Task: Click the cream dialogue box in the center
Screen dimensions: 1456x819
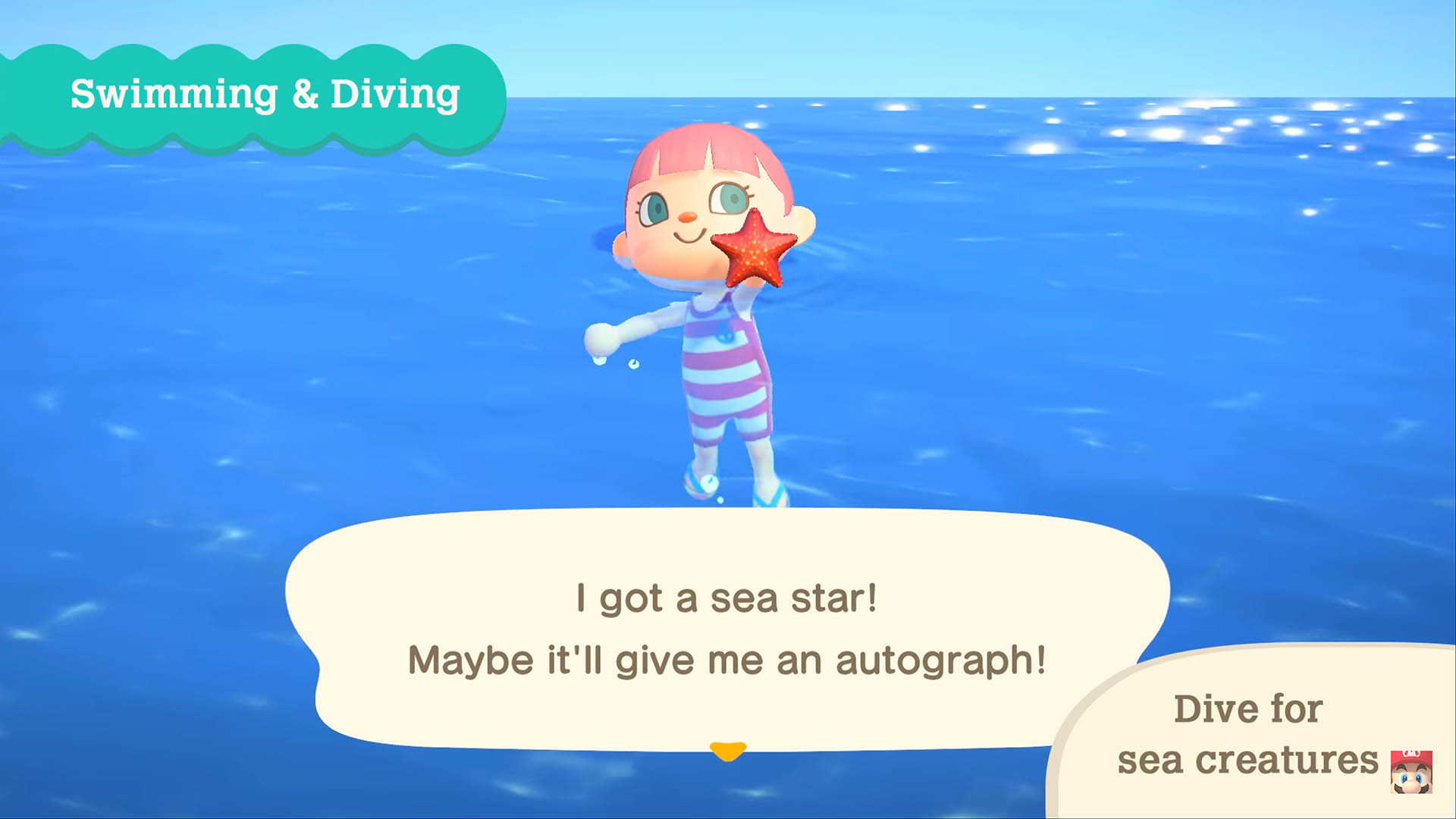Action: [x=728, y=629]
